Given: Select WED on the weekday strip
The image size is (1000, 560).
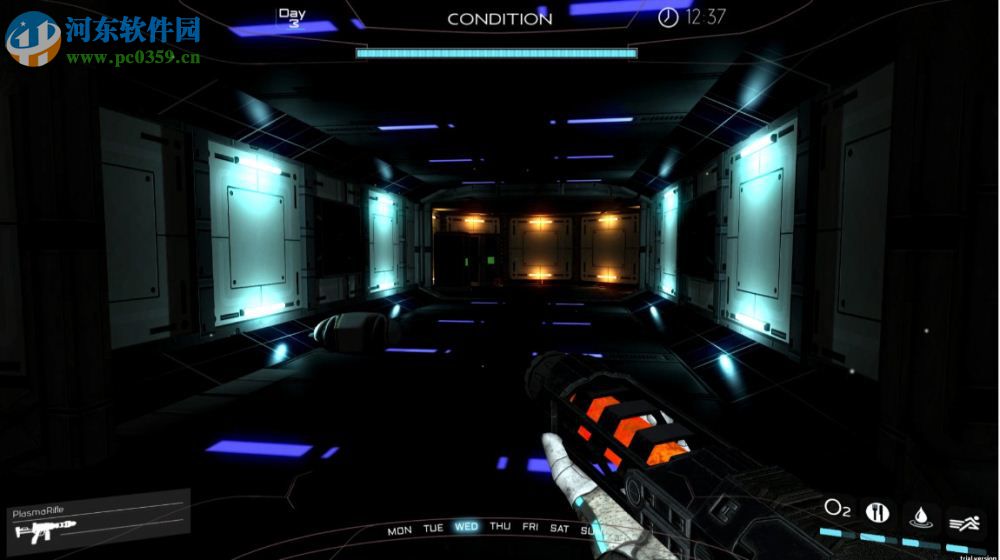Looking at the screenshot, I should [466, 527].
